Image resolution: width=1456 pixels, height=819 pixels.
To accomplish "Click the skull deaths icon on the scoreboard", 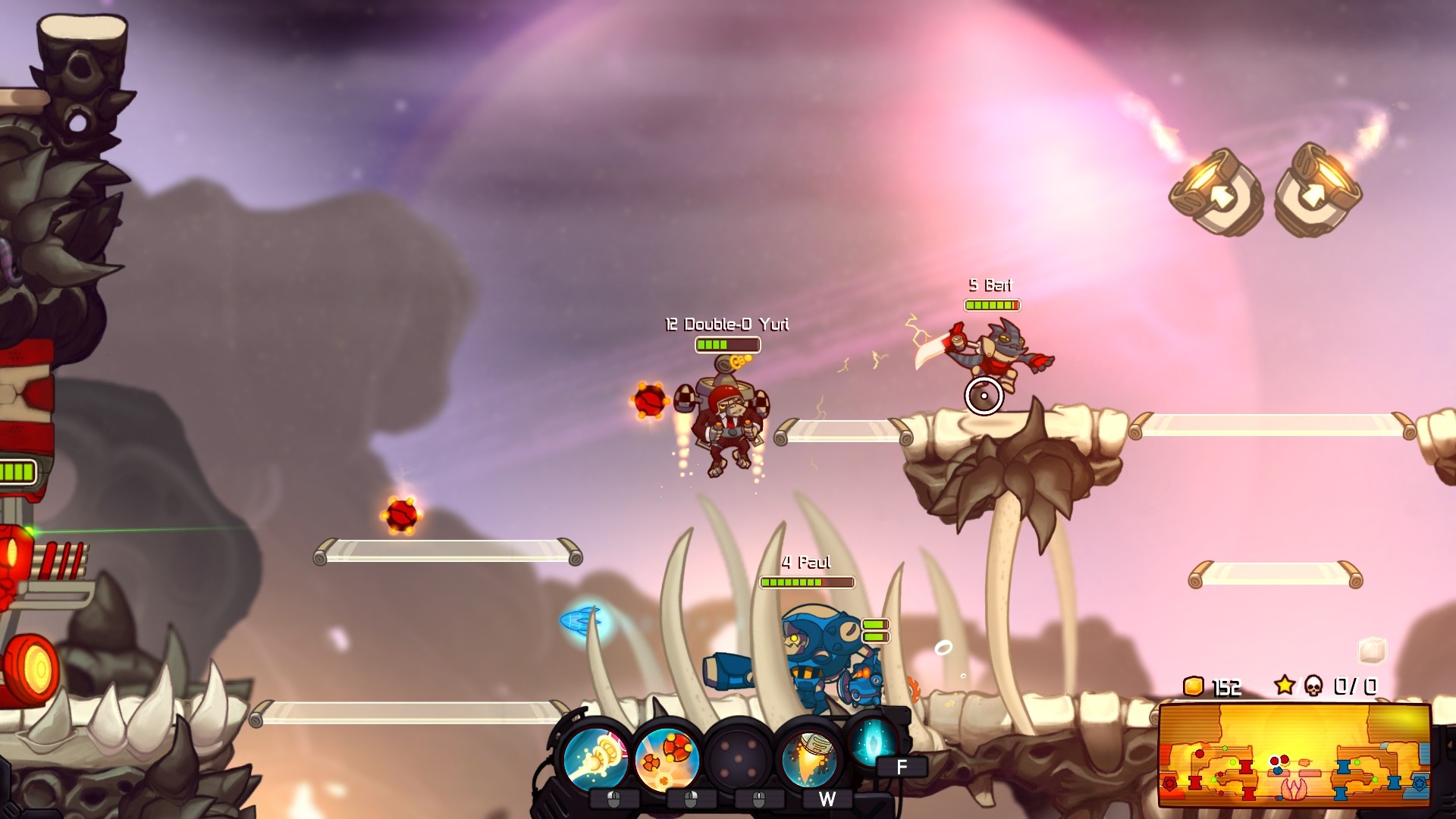I will click(1313, 686).
